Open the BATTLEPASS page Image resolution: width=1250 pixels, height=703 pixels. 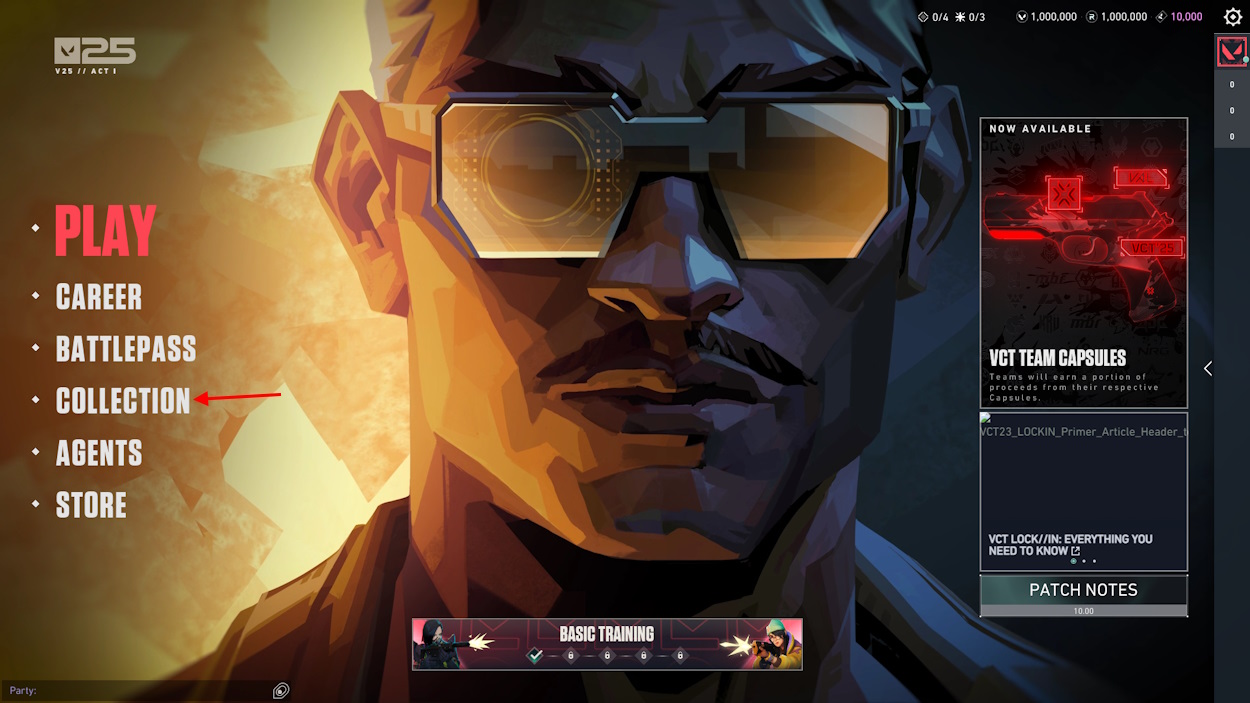125,349
